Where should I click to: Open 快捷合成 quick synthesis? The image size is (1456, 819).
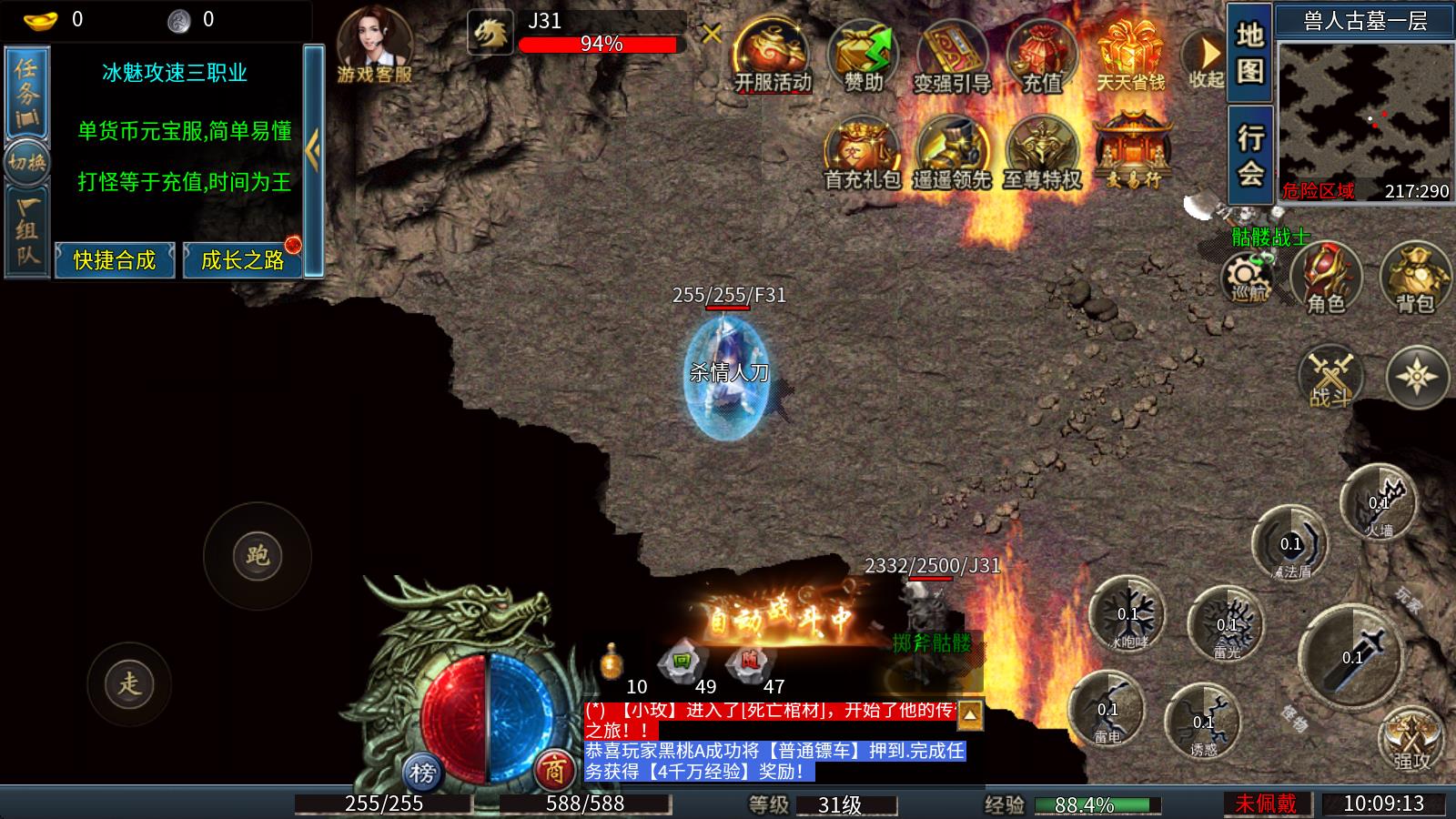coord(115,260)
